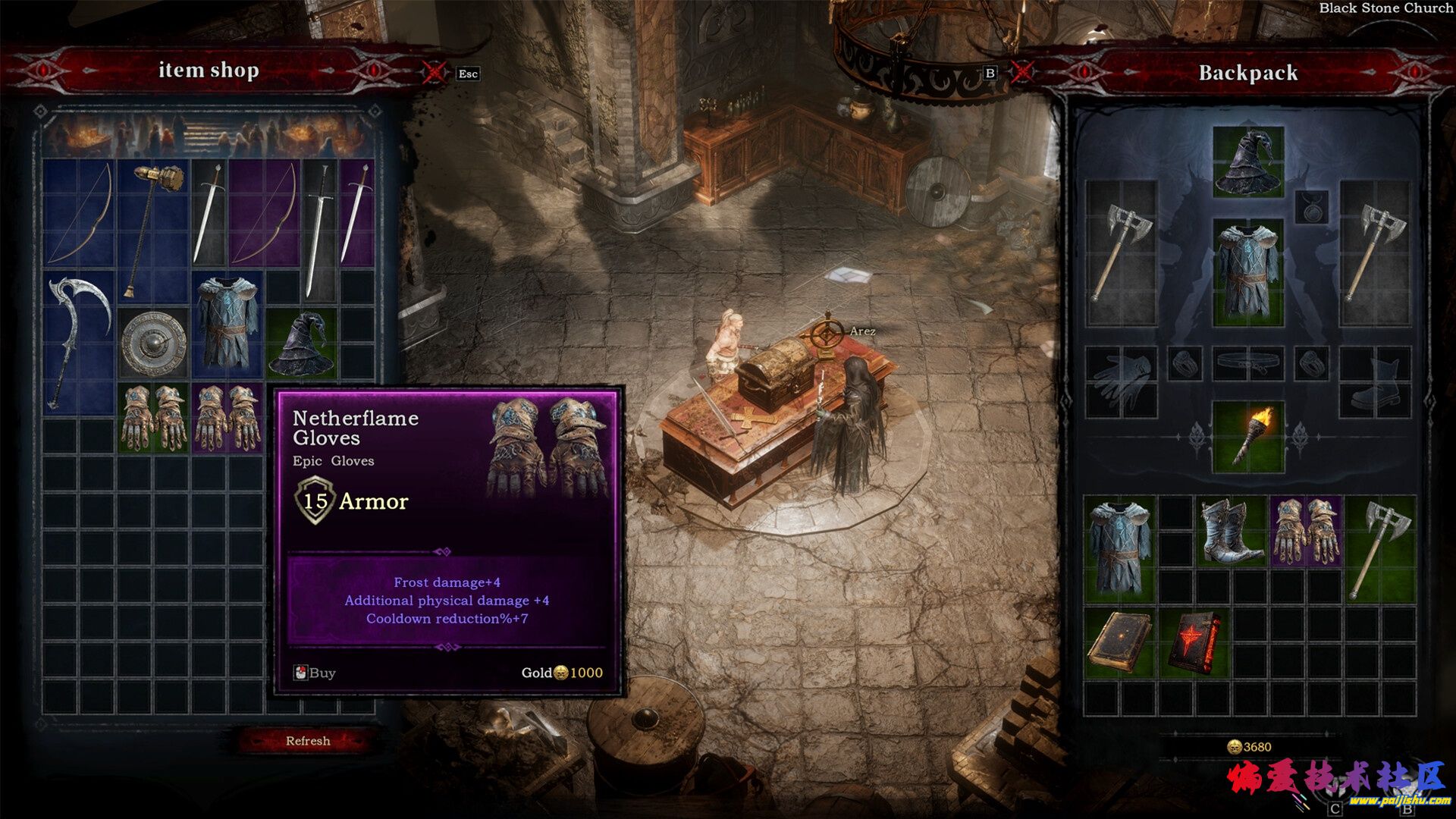This screenshot has width=1456, height=819.
Task: Select the war hammer in the shop
Action: tap(152, 227)
